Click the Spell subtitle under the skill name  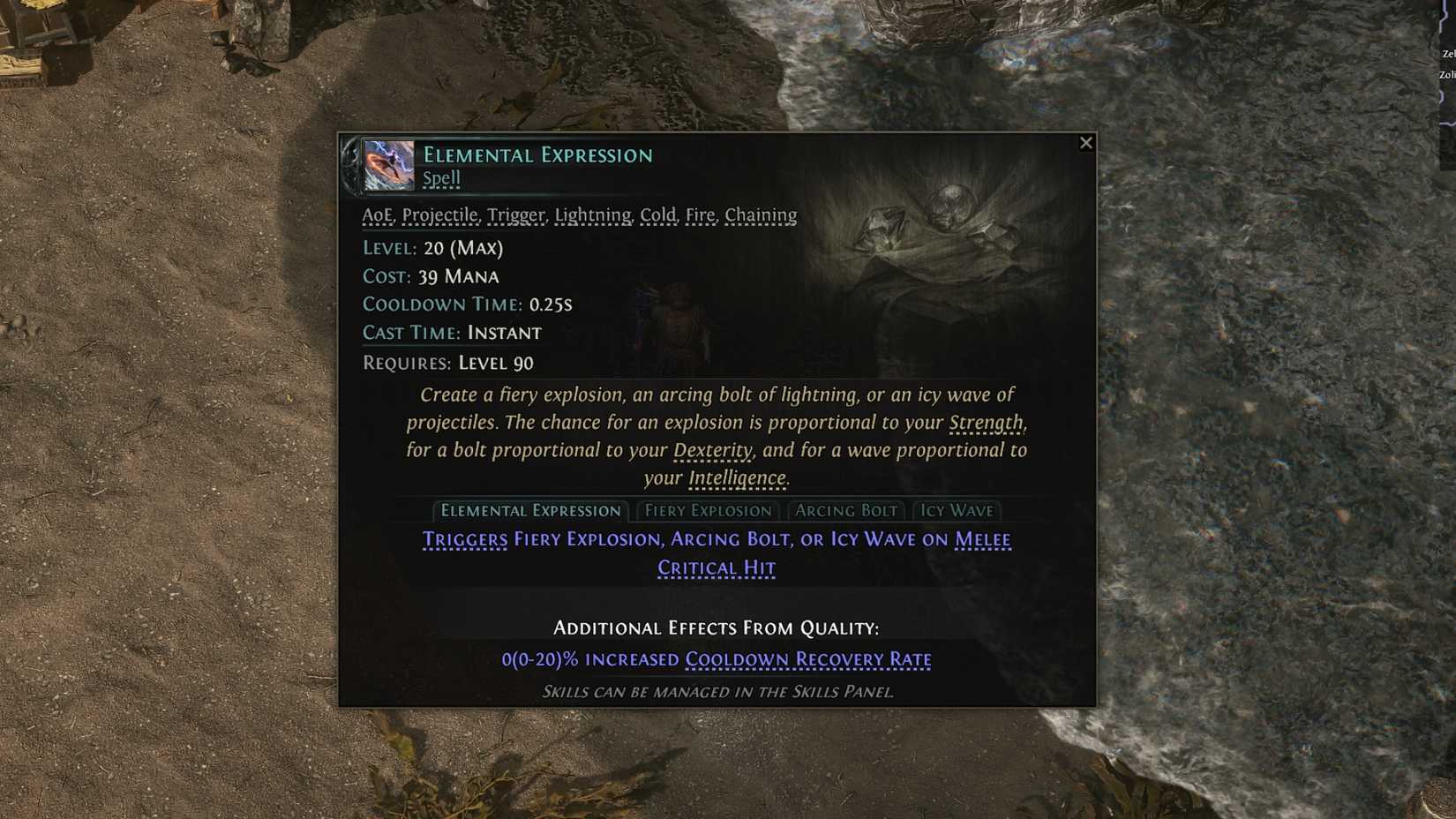click(441, 178)
